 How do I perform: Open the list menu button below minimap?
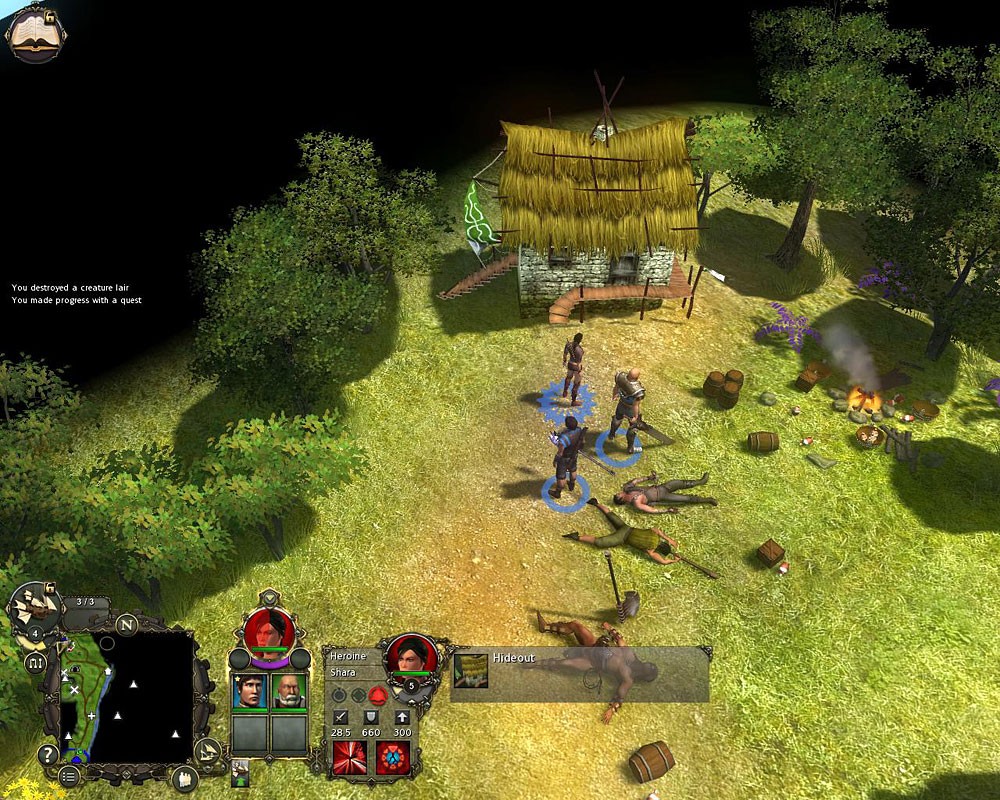click(x=68, y=776)
